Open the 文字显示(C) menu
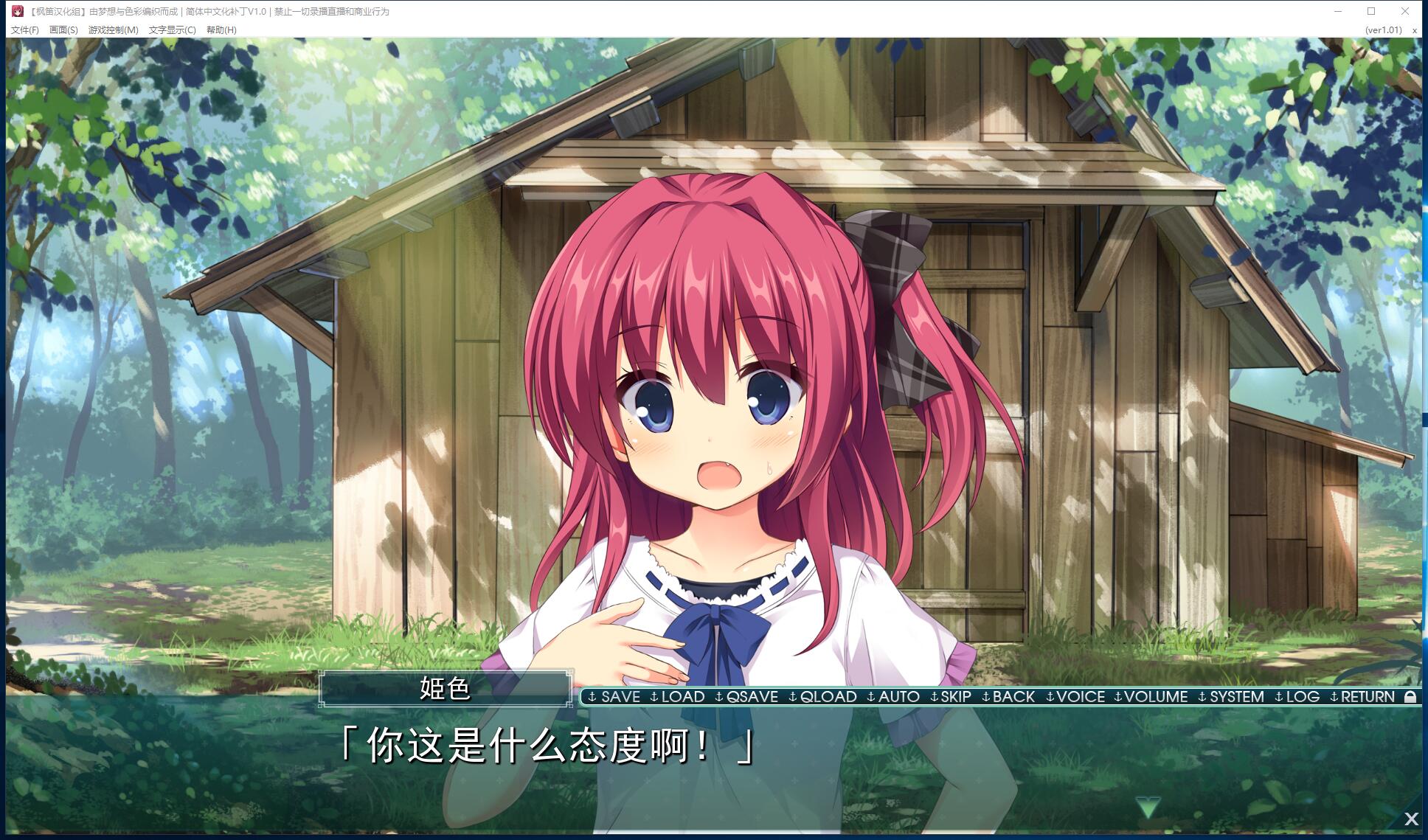This screenshot has width=1428, height=840. tap(172, 30)
